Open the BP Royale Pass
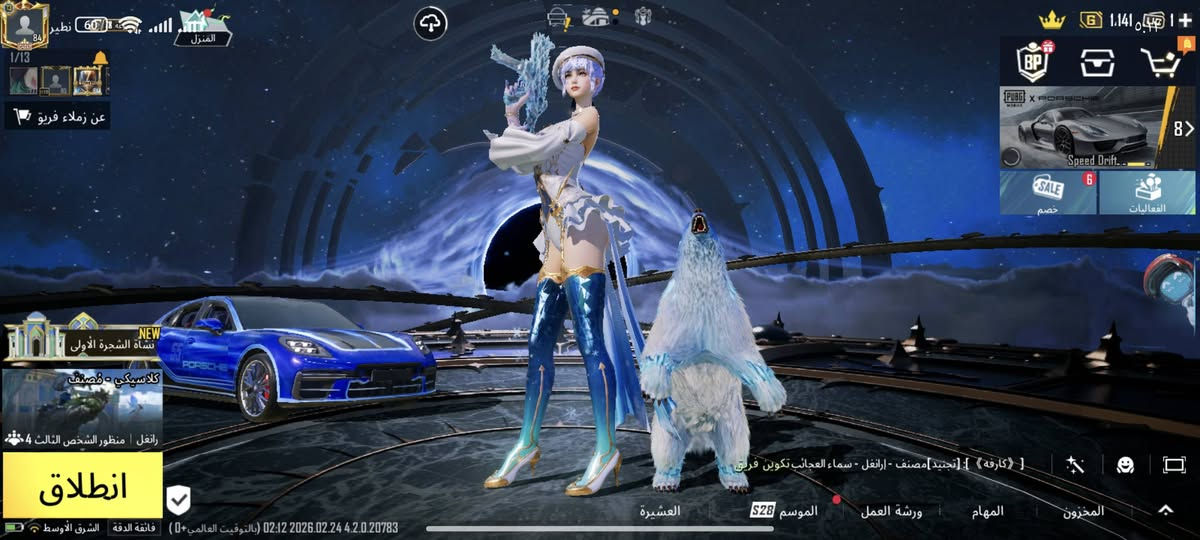The width and height of the screenshot is (1200, 540). click(1031, 61)
